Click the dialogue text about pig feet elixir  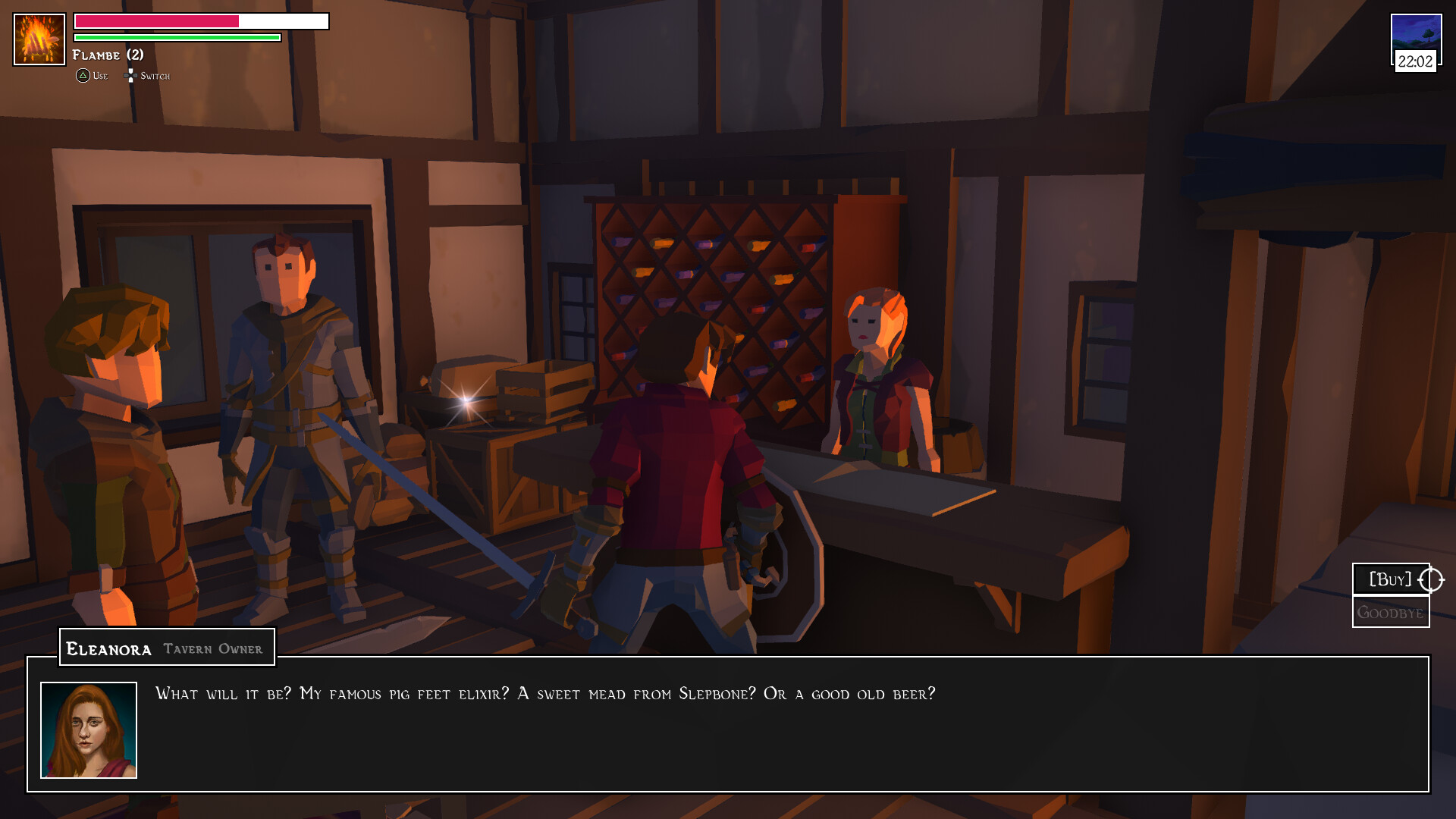pyautogui.click(x=544, y=692)
